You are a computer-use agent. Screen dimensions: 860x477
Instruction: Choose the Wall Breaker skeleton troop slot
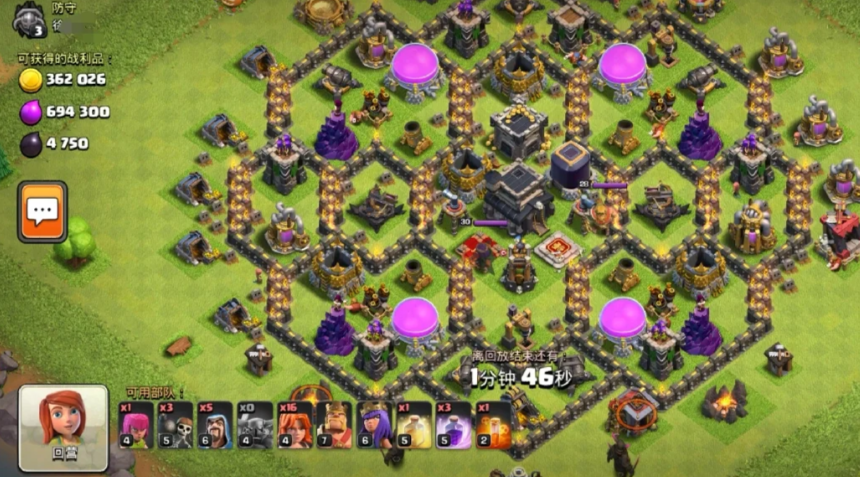(175, 425)
